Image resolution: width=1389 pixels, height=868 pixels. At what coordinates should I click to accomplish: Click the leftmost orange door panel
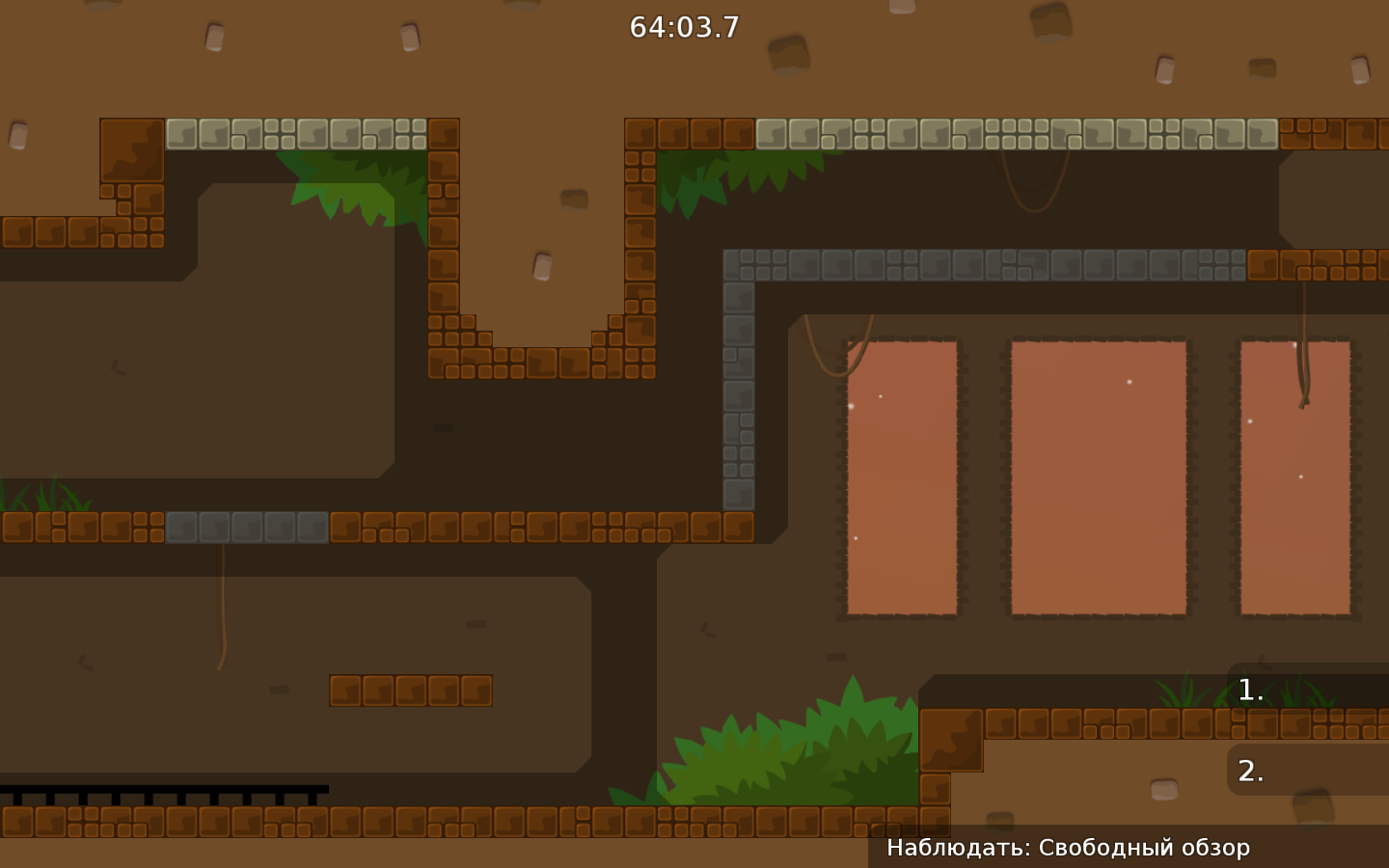click(x=899, y=477)
